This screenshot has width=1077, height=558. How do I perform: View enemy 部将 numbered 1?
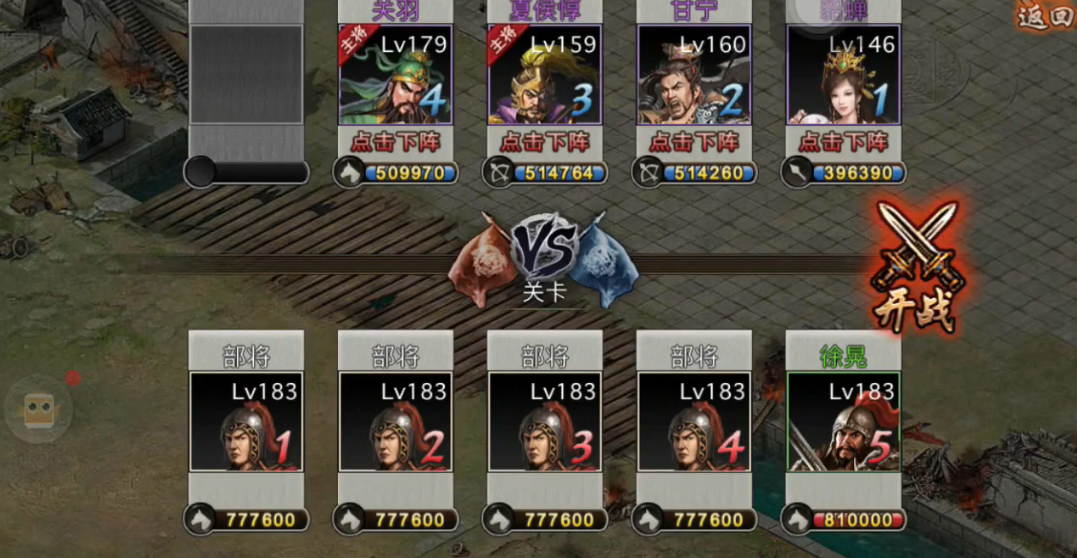click(x=246, y=421)
